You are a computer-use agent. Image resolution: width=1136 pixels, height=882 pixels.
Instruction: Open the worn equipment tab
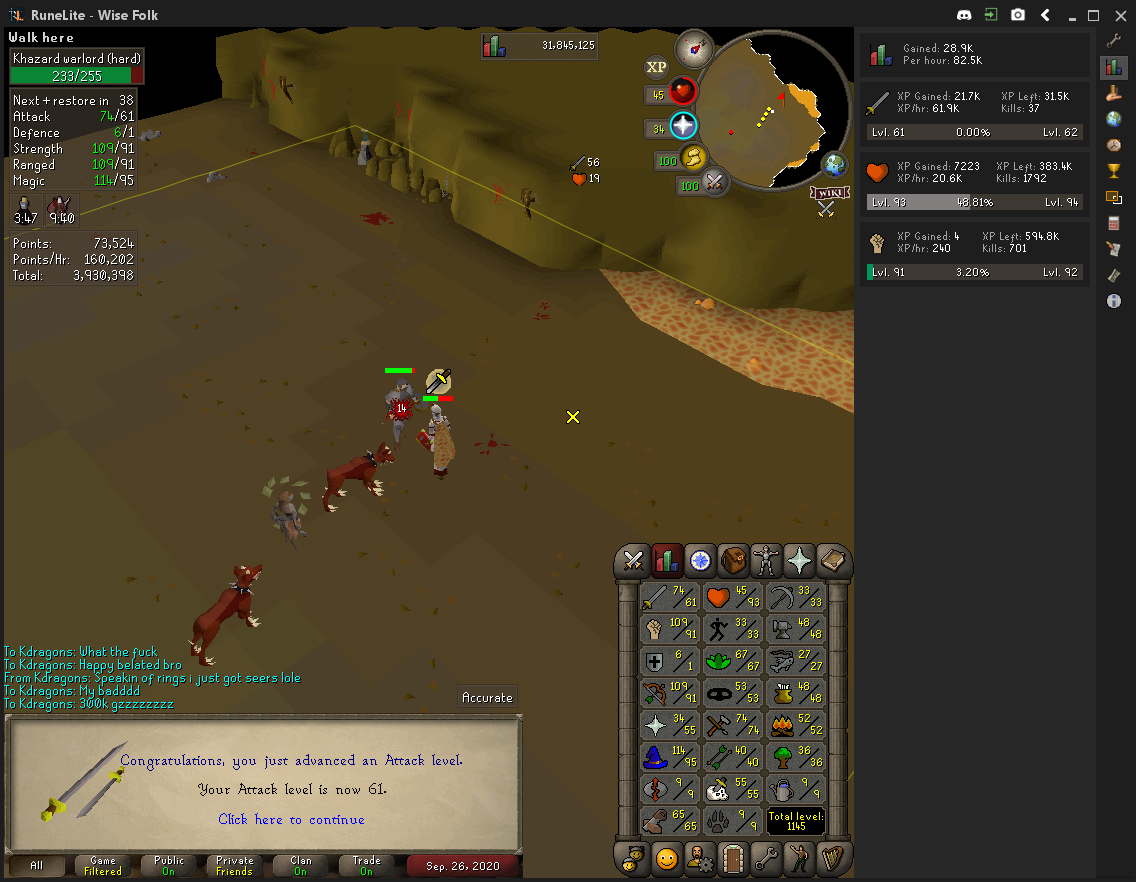(x=766, y=561)
